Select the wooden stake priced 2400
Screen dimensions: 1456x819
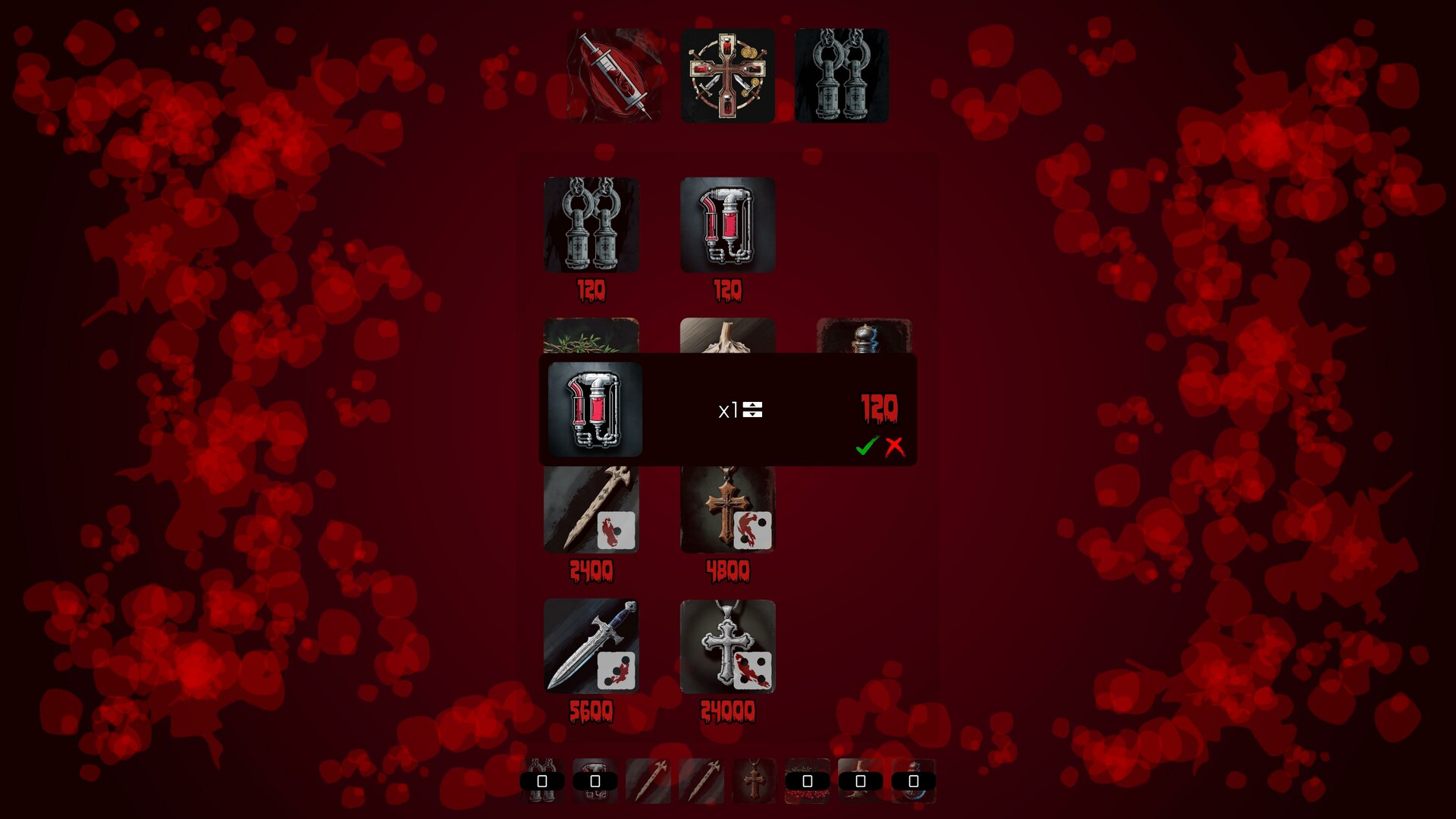591,508
